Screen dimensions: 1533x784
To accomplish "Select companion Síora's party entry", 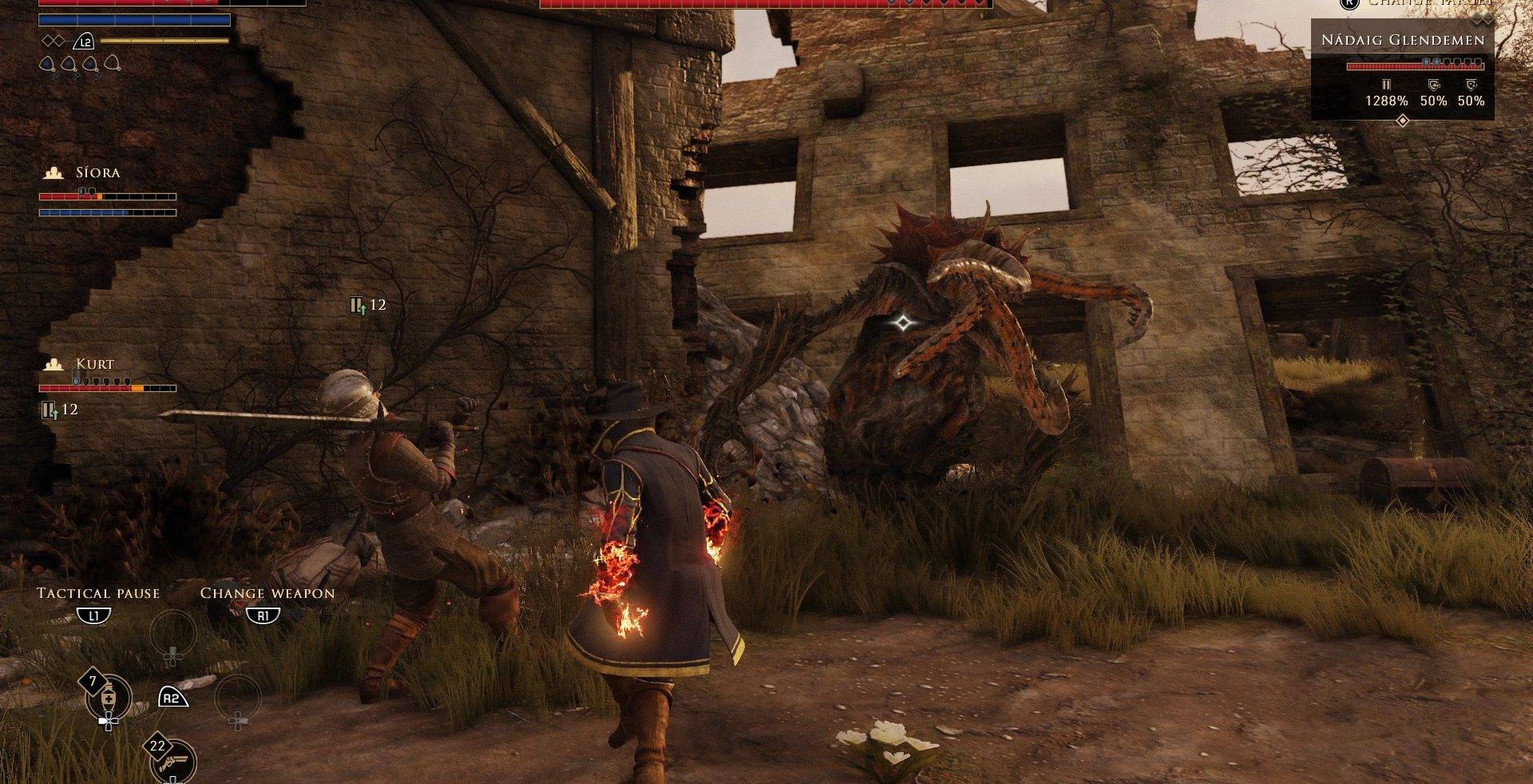I will [x=97, y=172].
